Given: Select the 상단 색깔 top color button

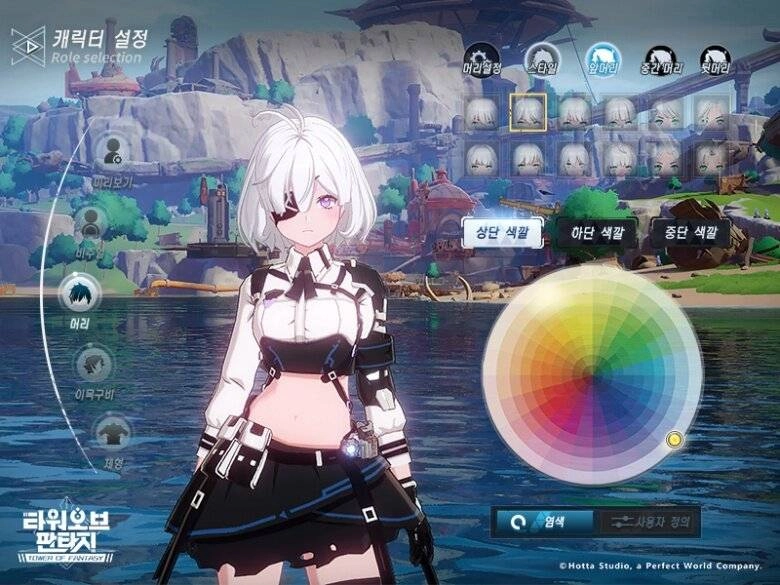Looking at the screenshot, I should [x=502, y=232].
